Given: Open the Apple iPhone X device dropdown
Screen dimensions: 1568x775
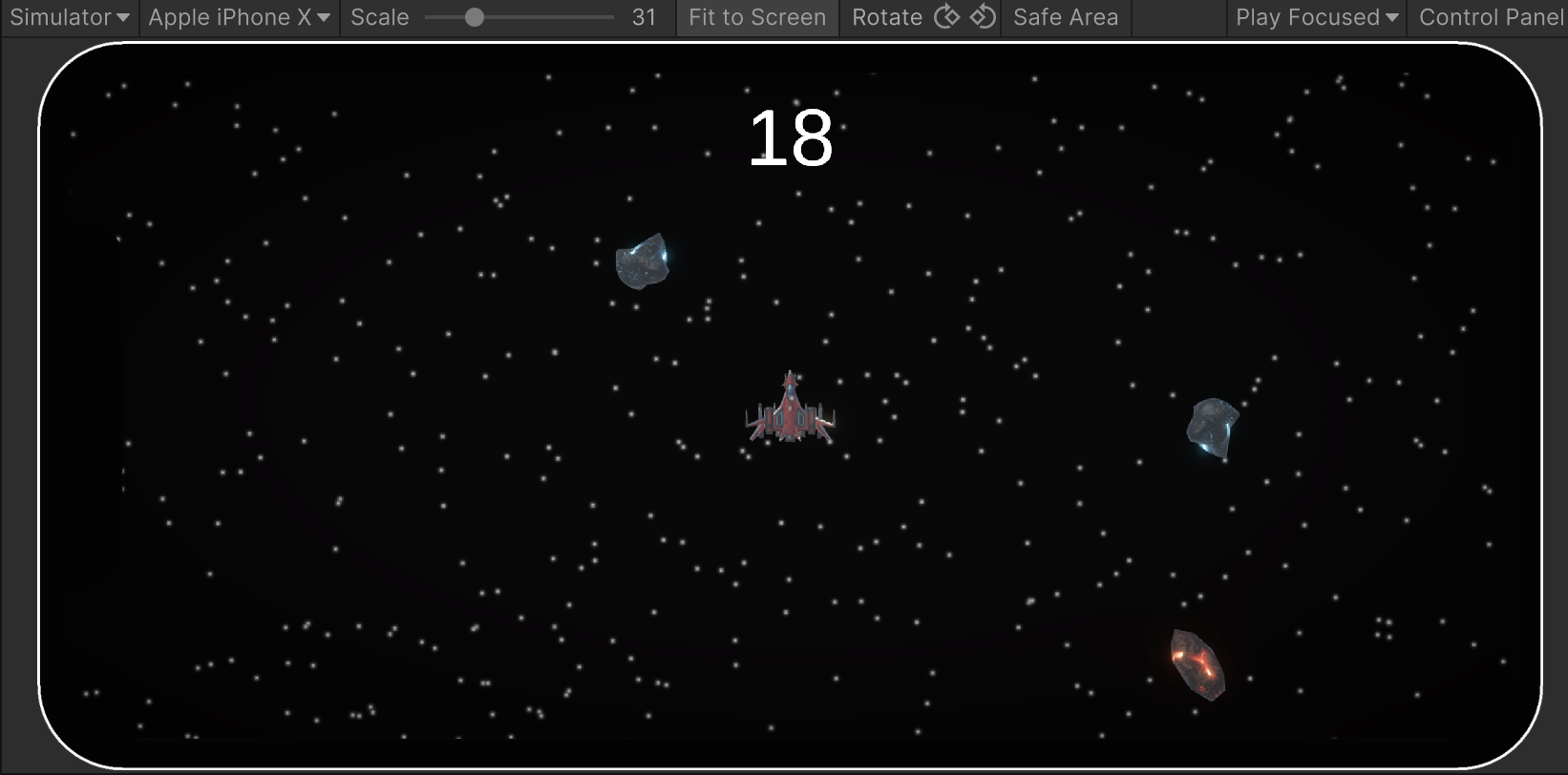Looking at the screenshot, I should pyautogui.click(x=238, y=16).
